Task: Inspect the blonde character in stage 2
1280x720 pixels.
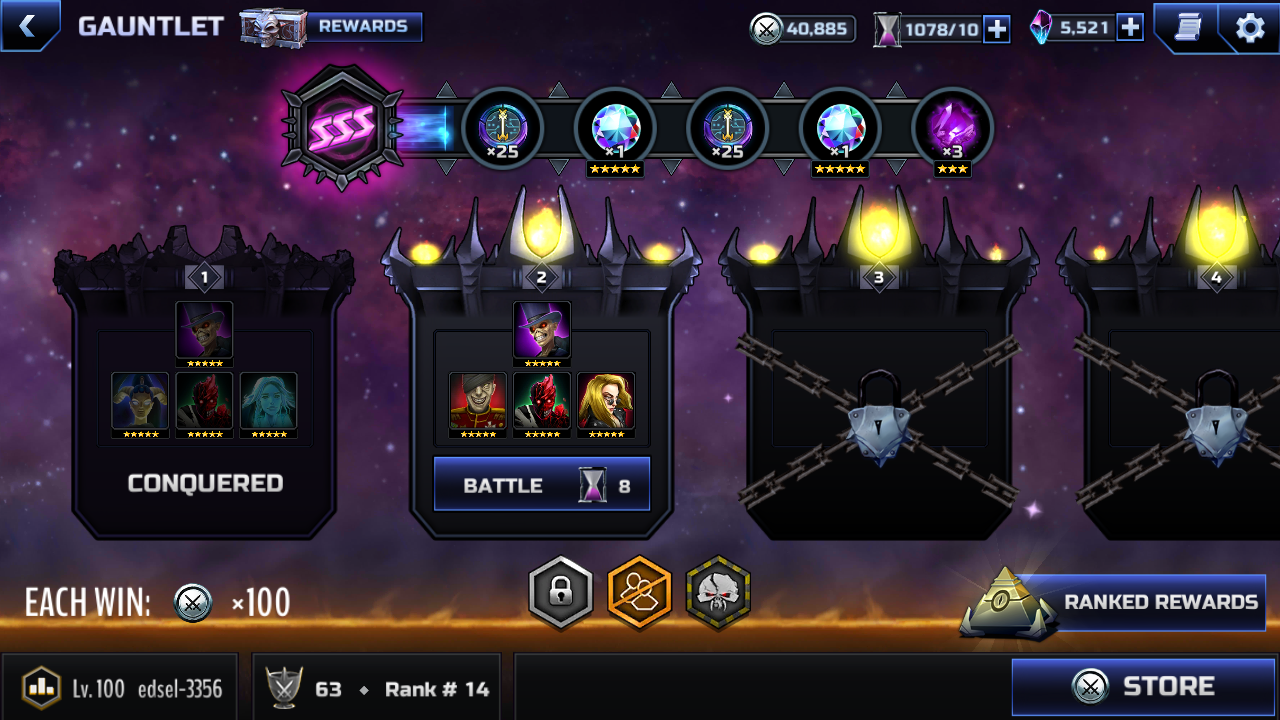Action: tap(606, 401)
